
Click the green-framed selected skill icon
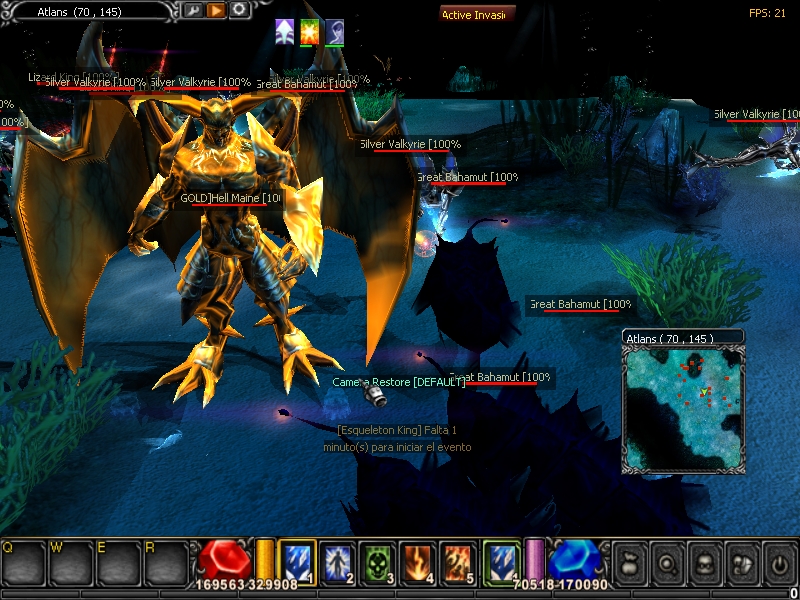pos(501,560)
